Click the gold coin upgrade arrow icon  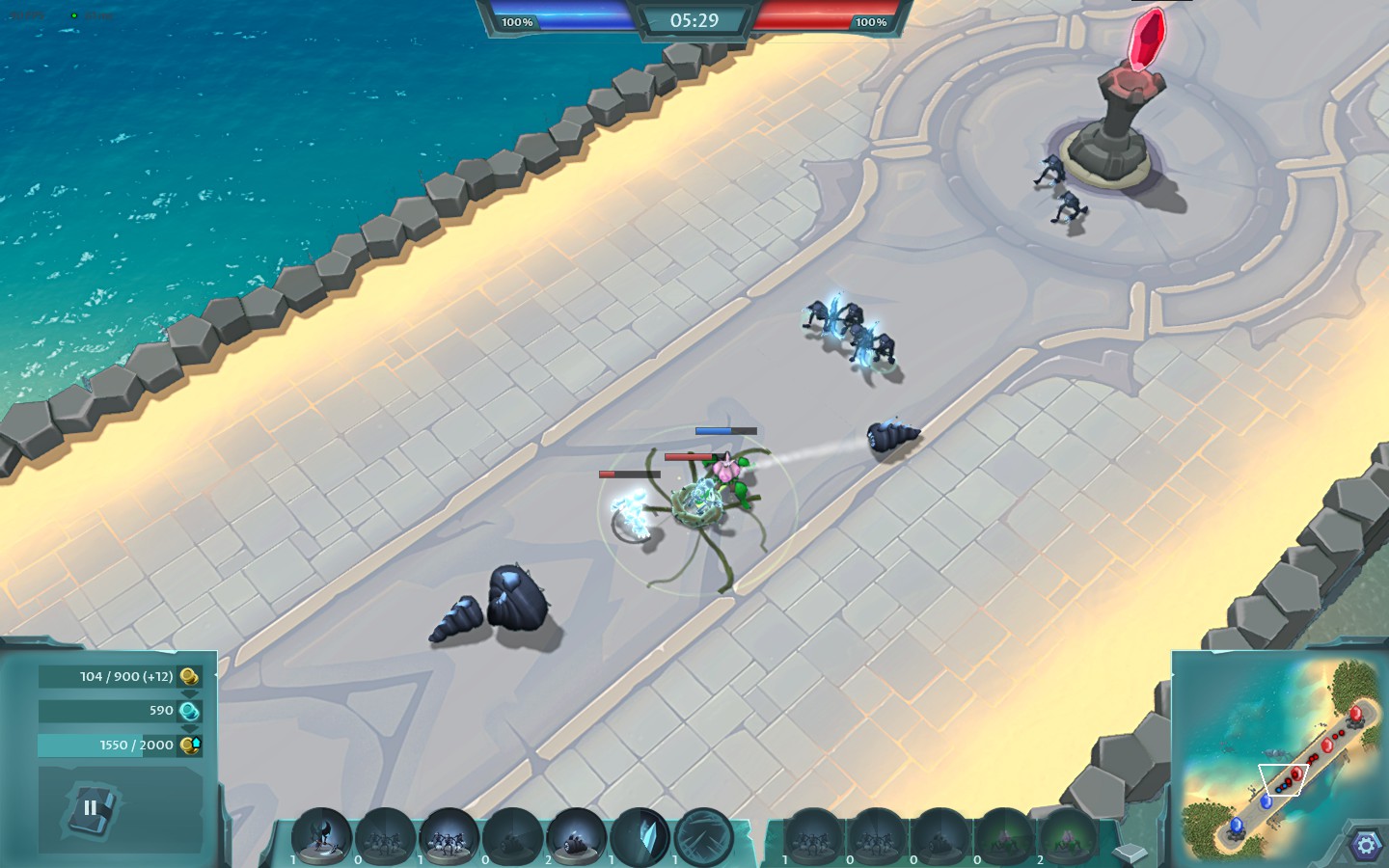(191, 745)
